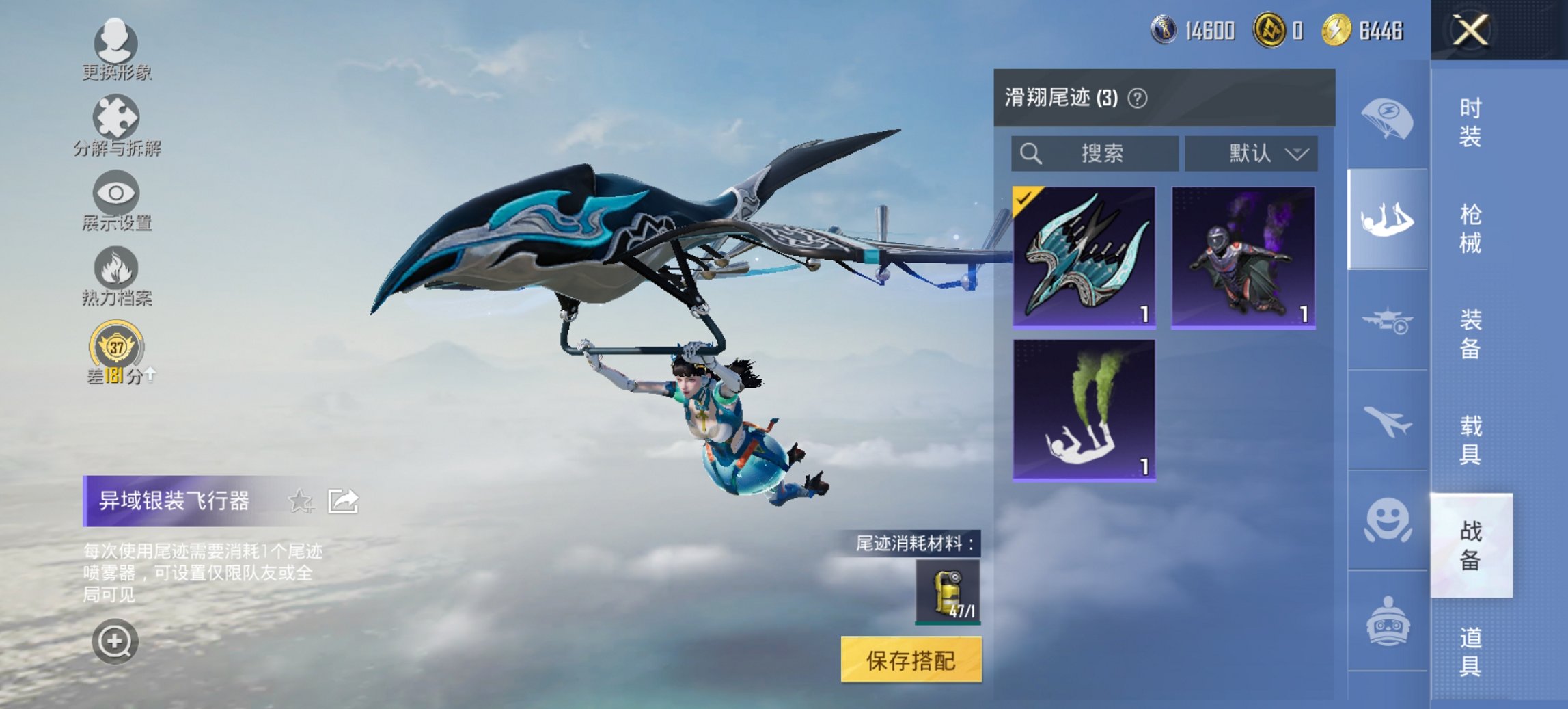Open the 热力档案 flame icon
1568x709 pixels.
coord(115,269)
